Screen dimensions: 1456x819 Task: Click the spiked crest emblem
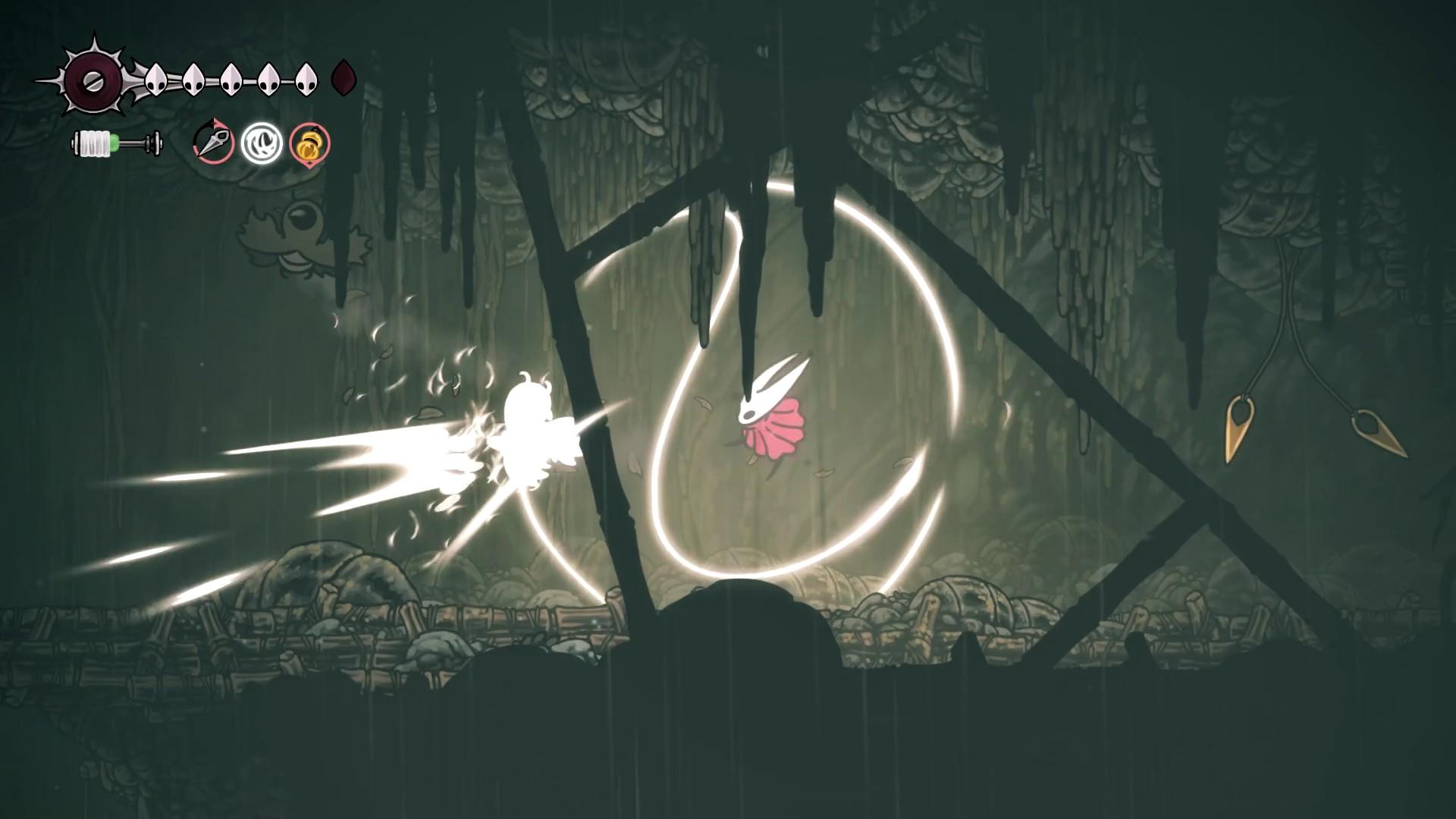pos(93,80)
